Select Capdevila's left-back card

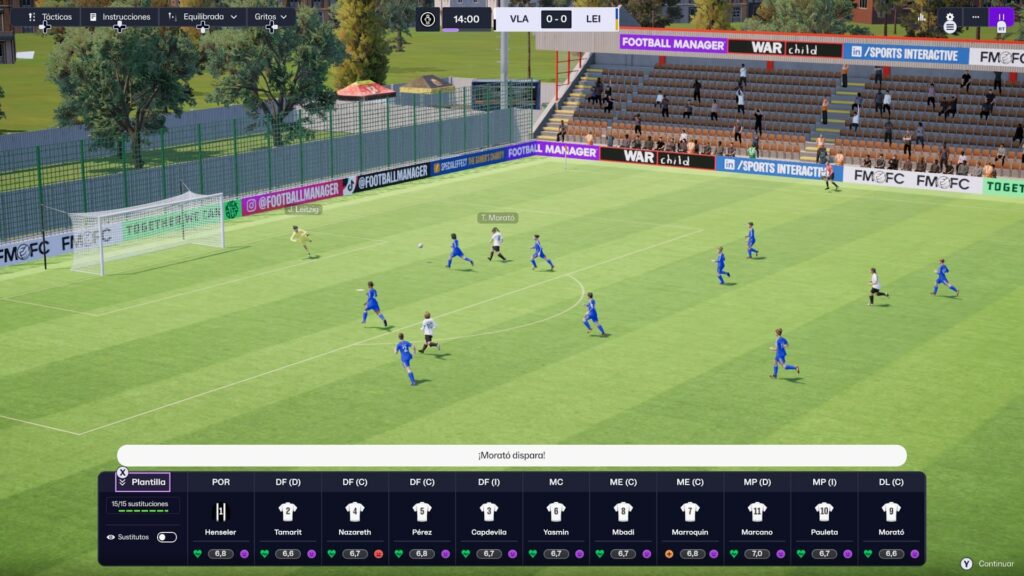point(489,518)
